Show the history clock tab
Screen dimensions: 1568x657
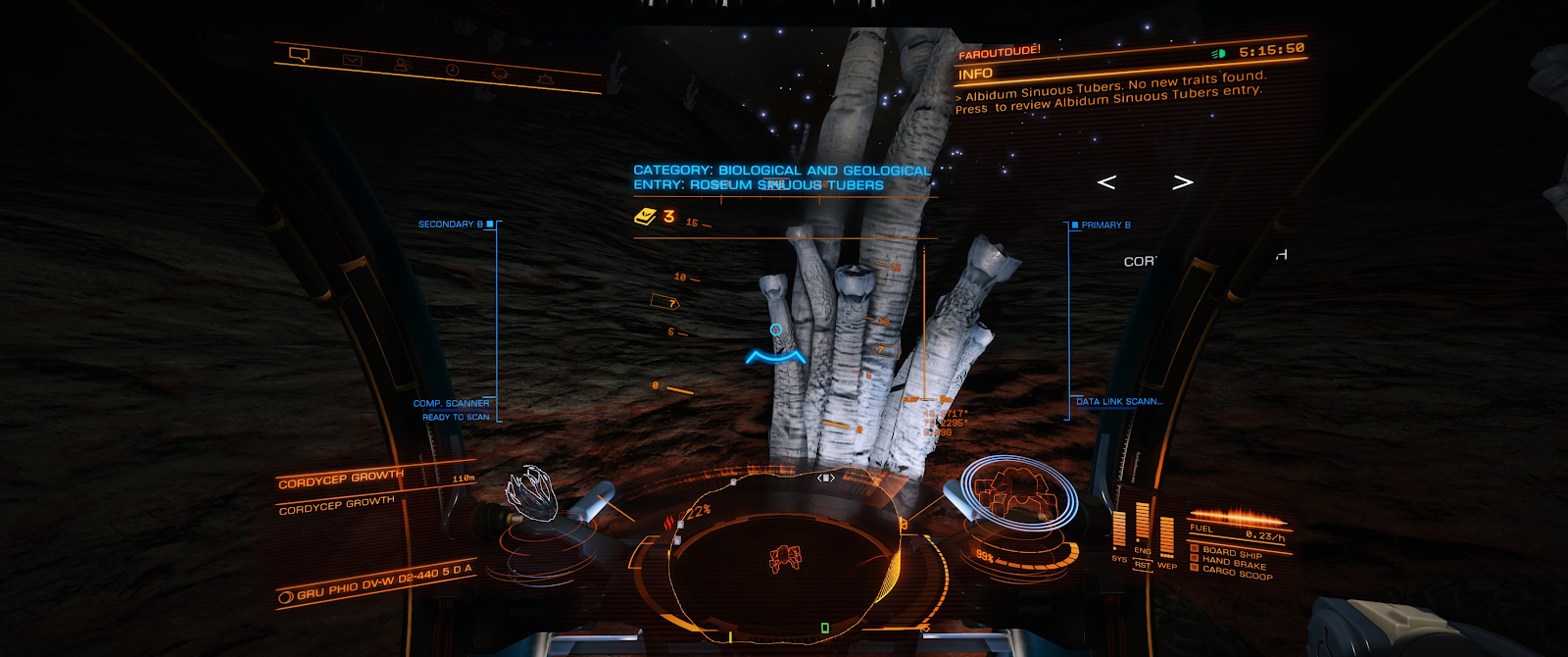pos(452,70)
